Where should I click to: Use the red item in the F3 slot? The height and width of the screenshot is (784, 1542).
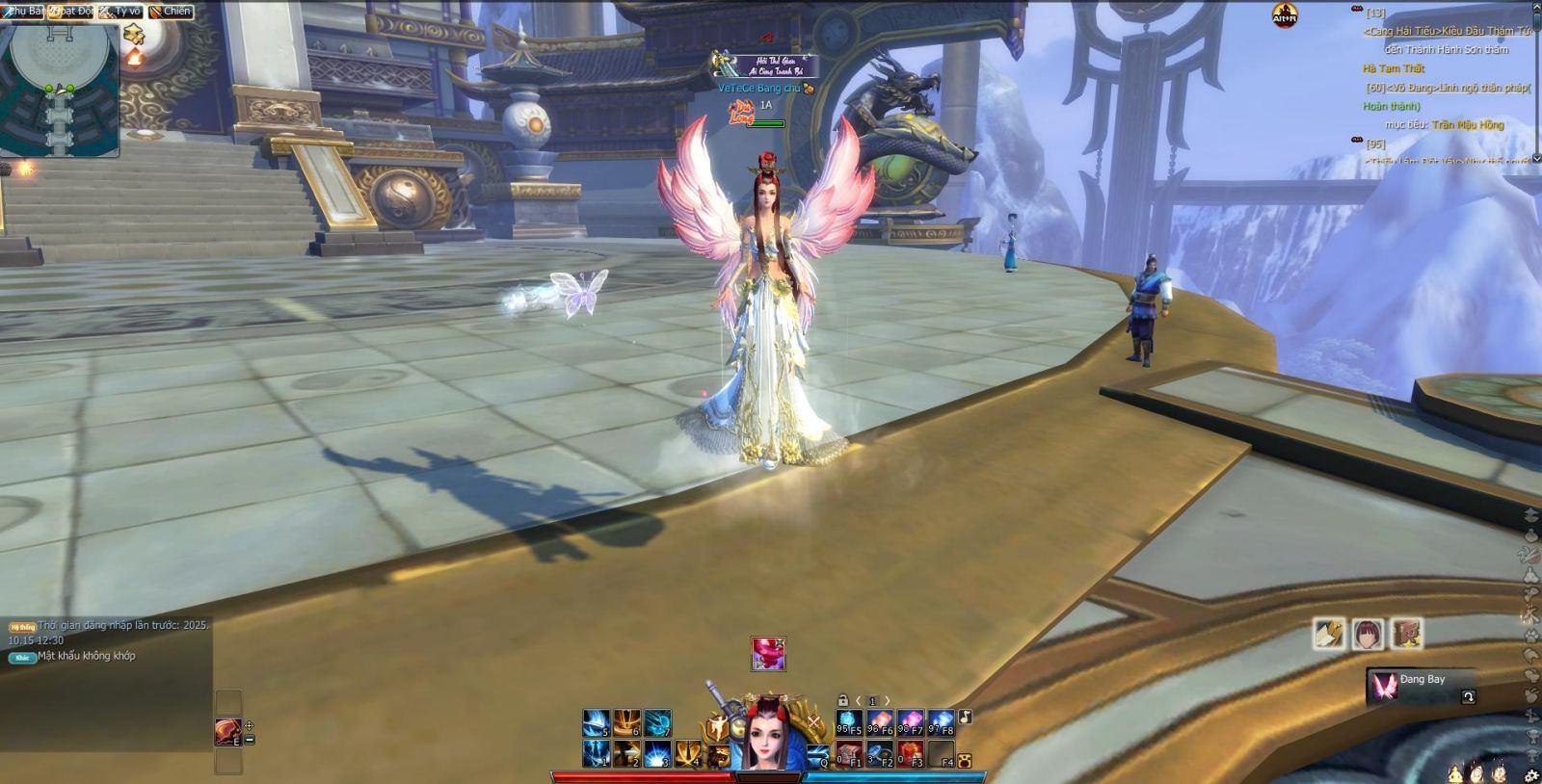point(911,753)
